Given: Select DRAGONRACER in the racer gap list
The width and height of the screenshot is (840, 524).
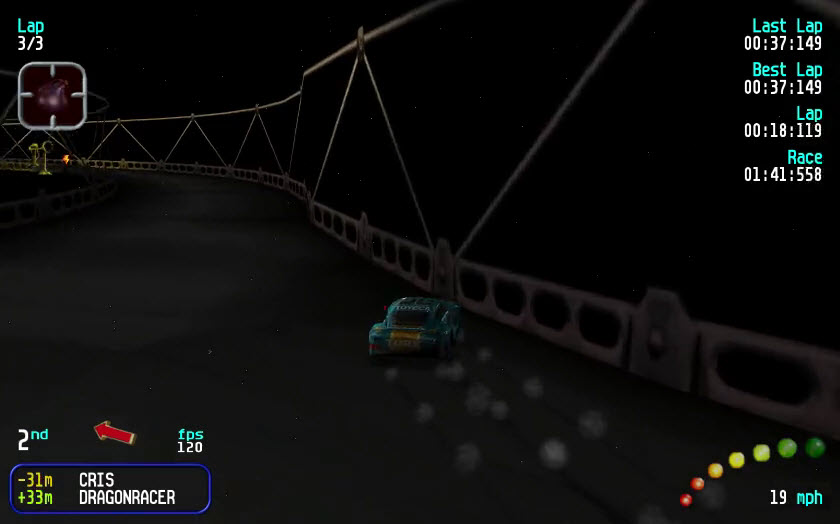Looking at the screenshot, I should 127,497.
